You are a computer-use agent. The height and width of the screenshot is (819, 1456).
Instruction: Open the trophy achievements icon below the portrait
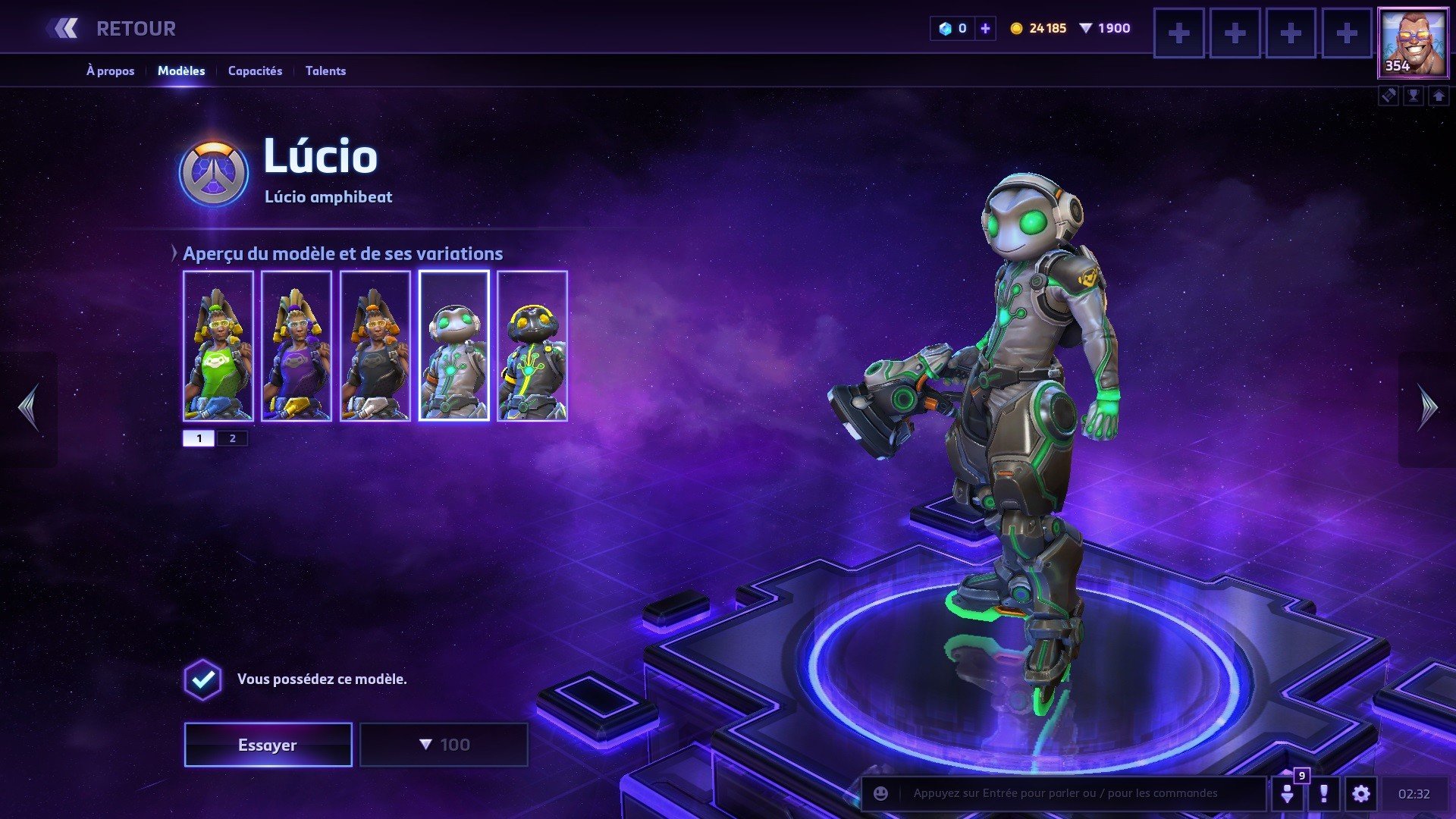click(1412, 96)
